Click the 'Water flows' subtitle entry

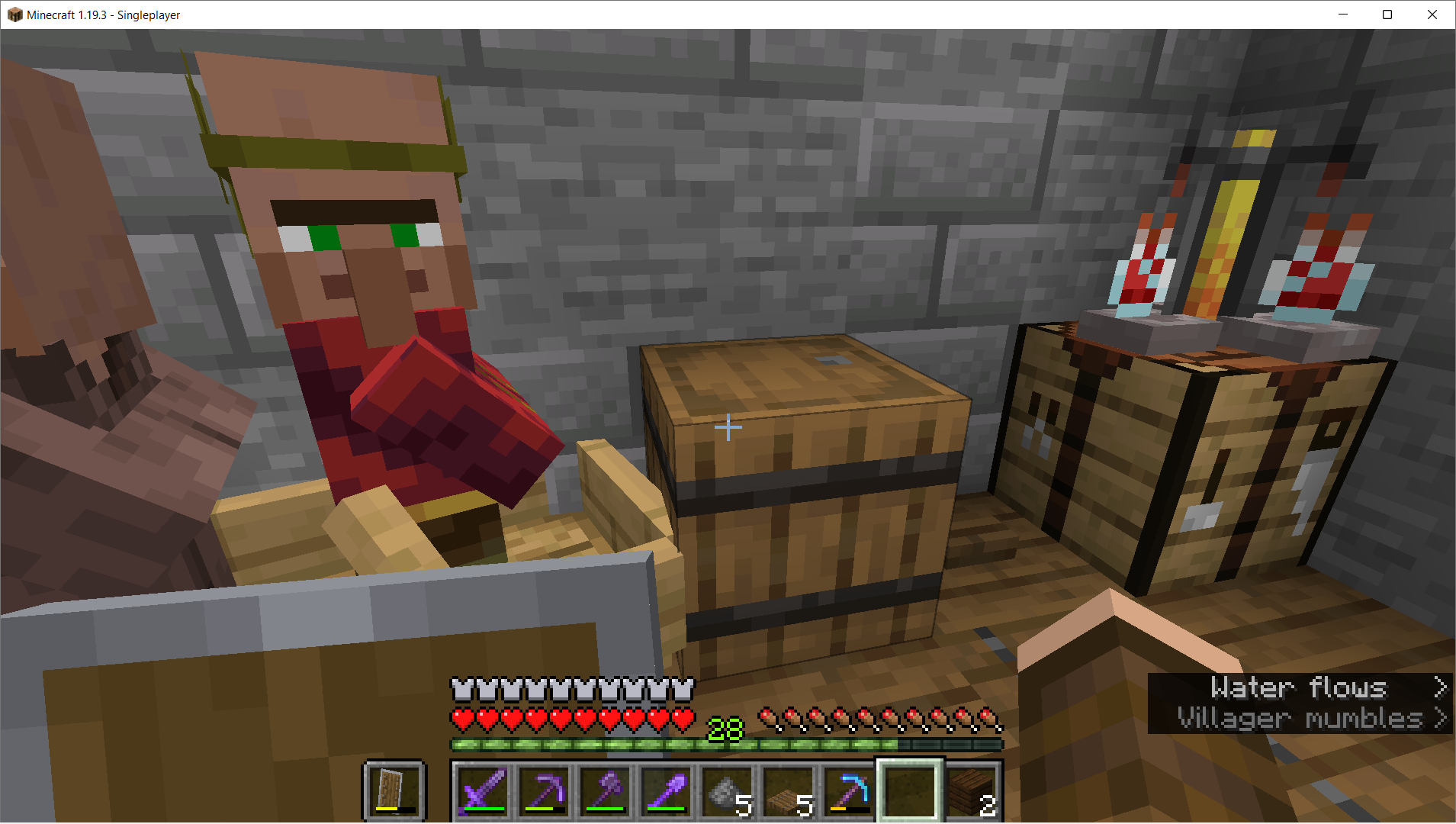(1300, 687)
